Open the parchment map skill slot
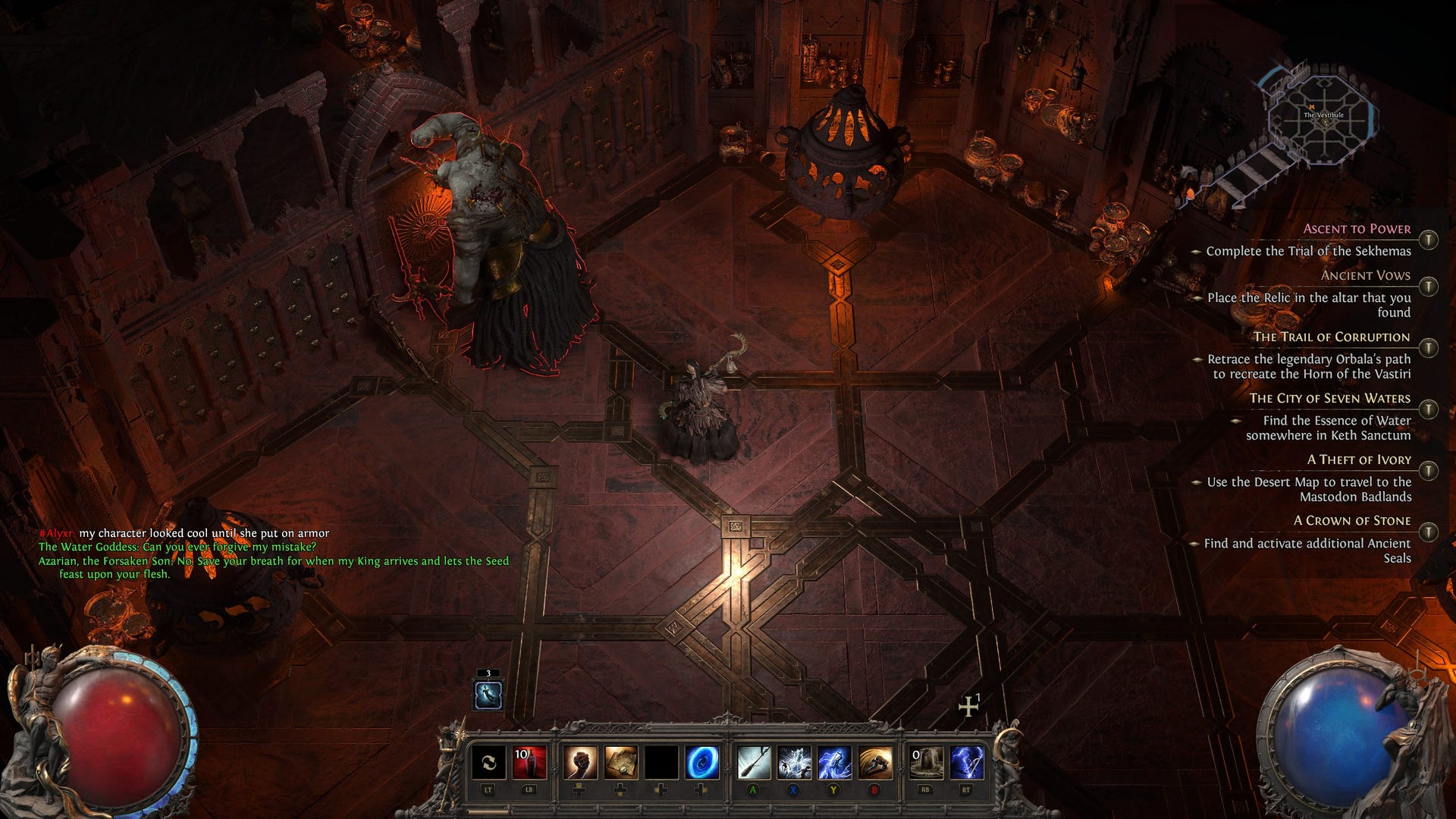 click(620, 762)
